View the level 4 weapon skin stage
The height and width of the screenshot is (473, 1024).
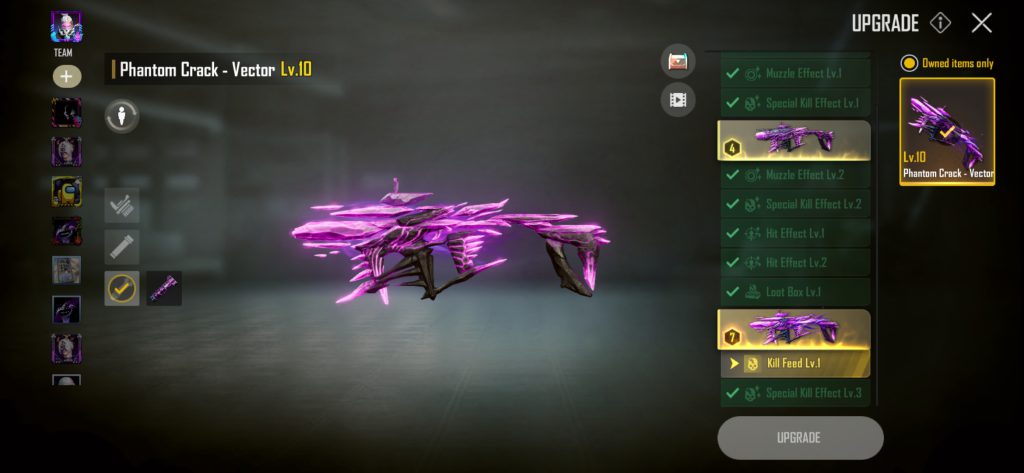pyautogui.click(x=794, y=140)
